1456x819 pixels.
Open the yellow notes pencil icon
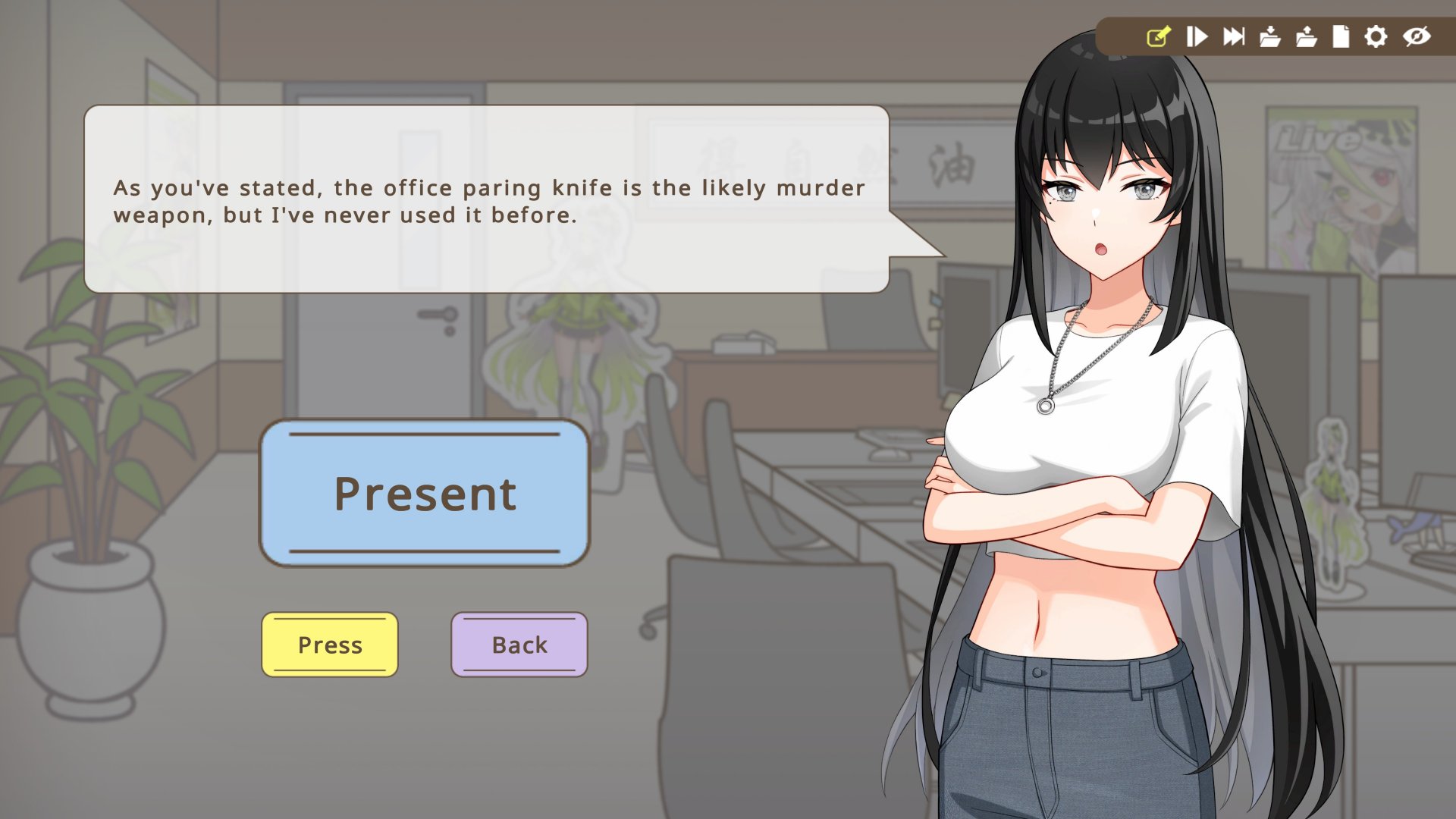(1159, 36)
